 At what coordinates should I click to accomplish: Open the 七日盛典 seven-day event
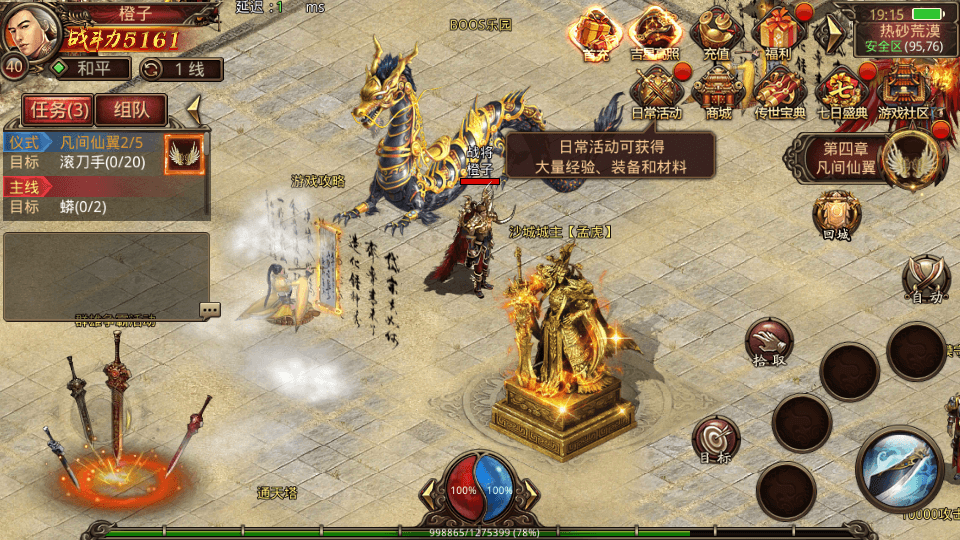841,92
